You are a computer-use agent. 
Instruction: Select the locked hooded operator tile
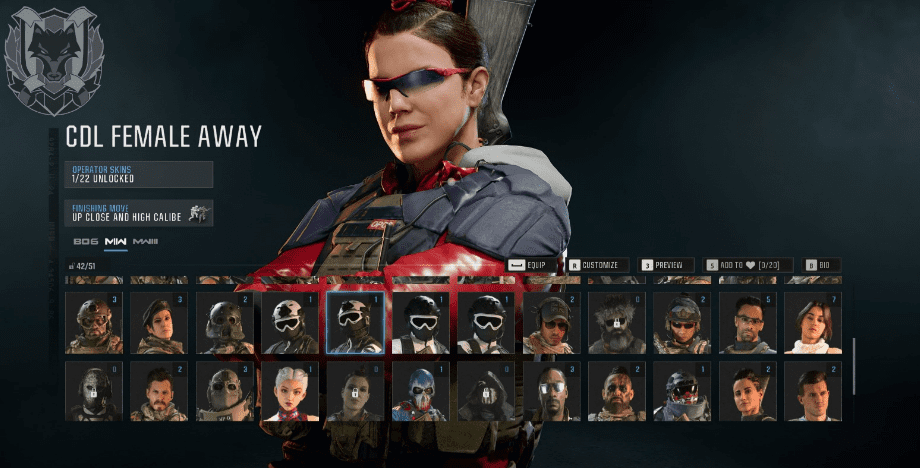click(x=486, y=392)
